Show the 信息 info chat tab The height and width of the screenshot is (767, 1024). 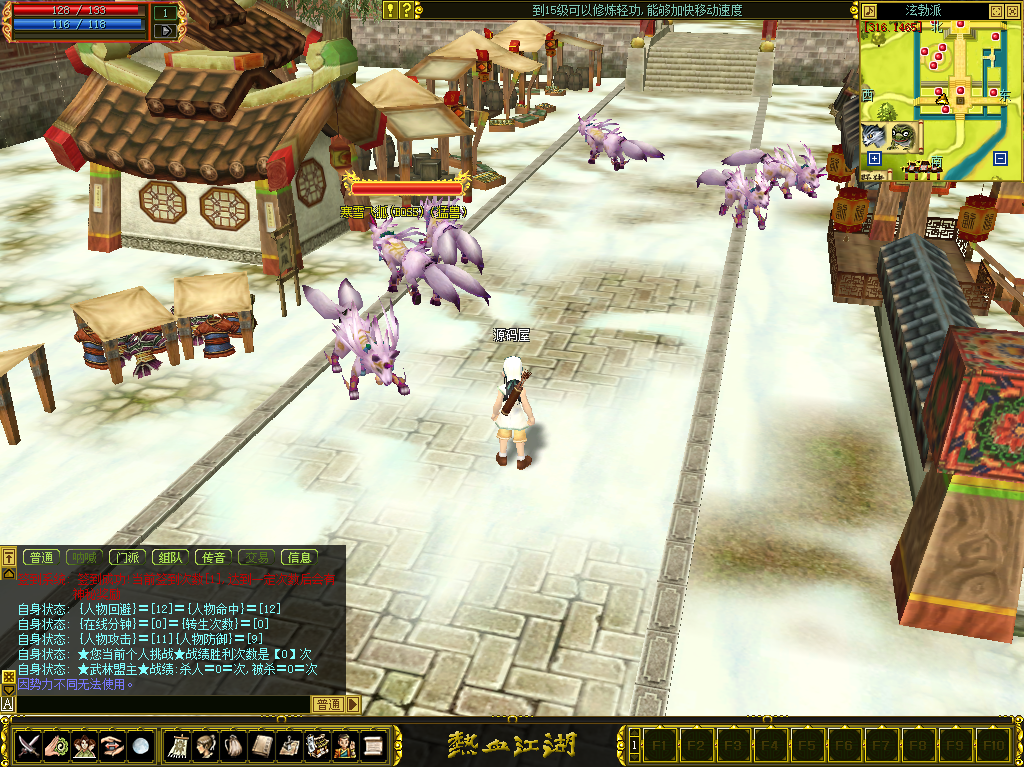coord(299,558)
